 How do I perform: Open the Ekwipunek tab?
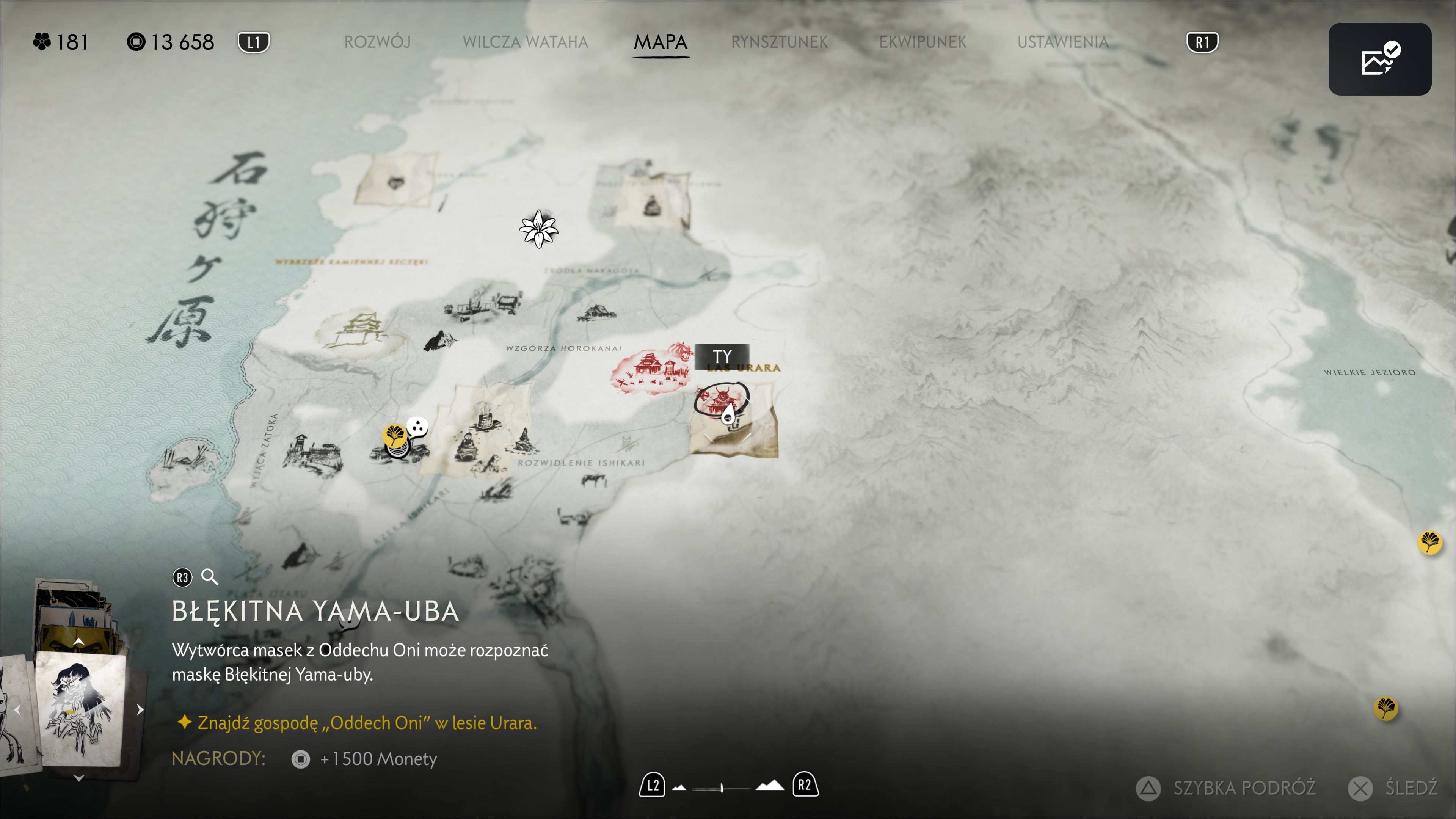point(923,42)
